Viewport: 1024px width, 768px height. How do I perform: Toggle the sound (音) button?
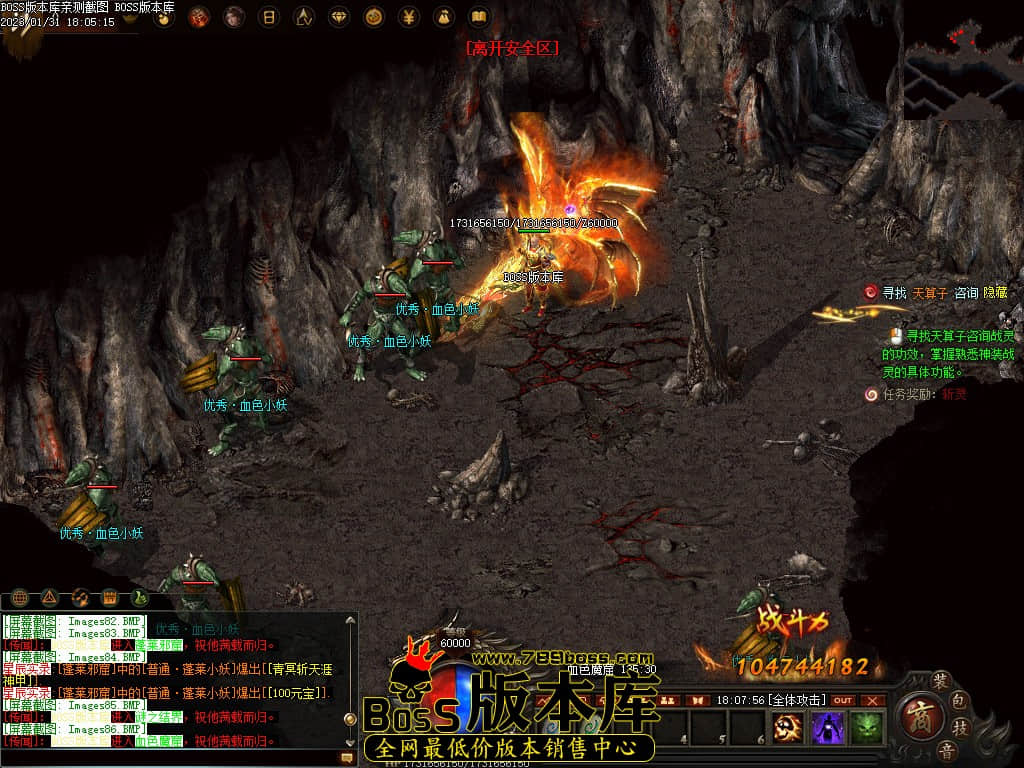(945, 749)
